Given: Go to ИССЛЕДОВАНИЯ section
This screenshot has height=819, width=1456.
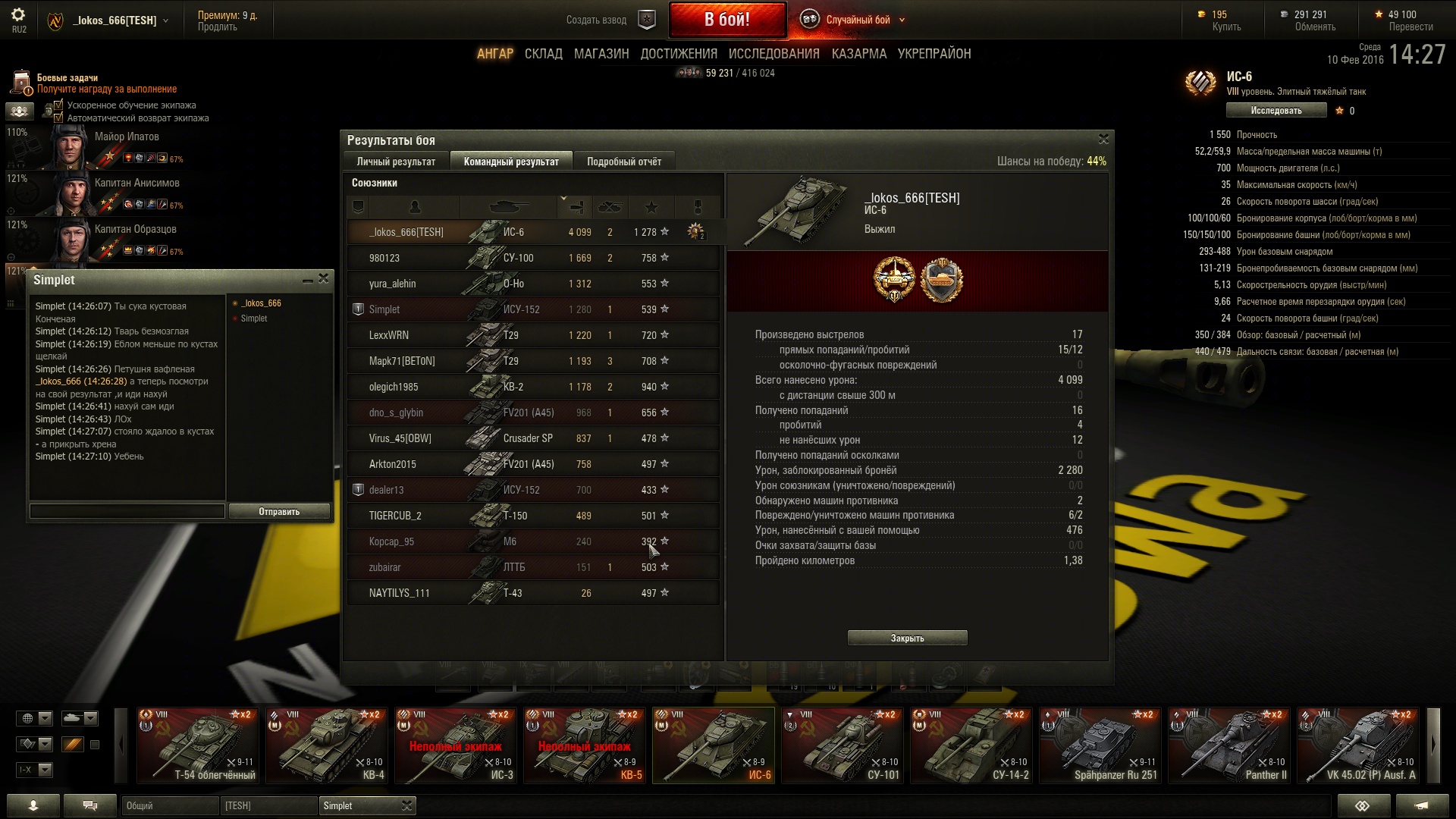Looking at the screenshot, I should click(x=773, y=54).
